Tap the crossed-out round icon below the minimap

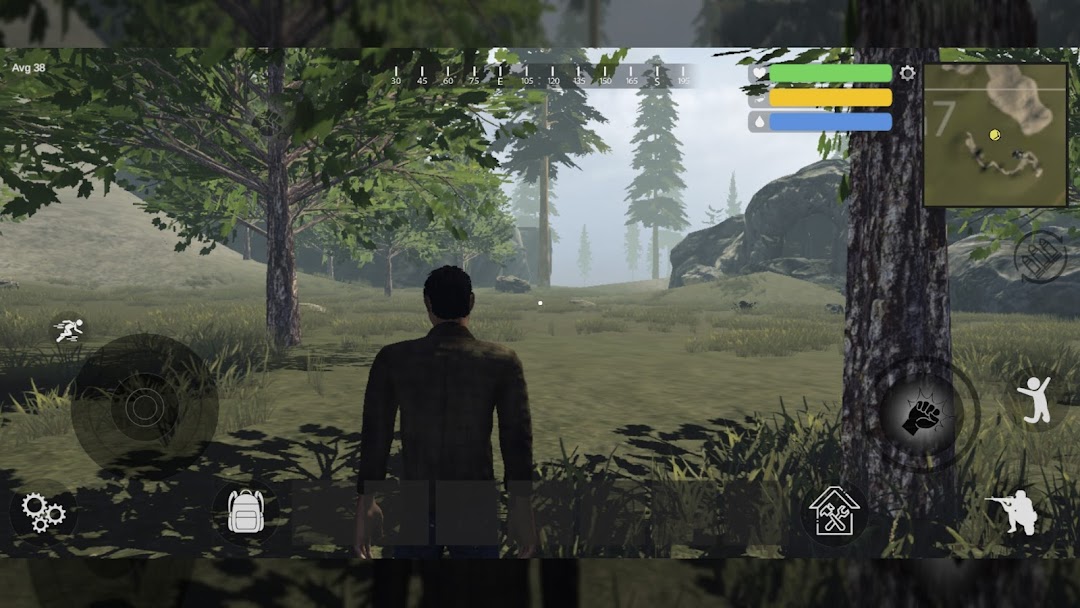[1040, 256]
